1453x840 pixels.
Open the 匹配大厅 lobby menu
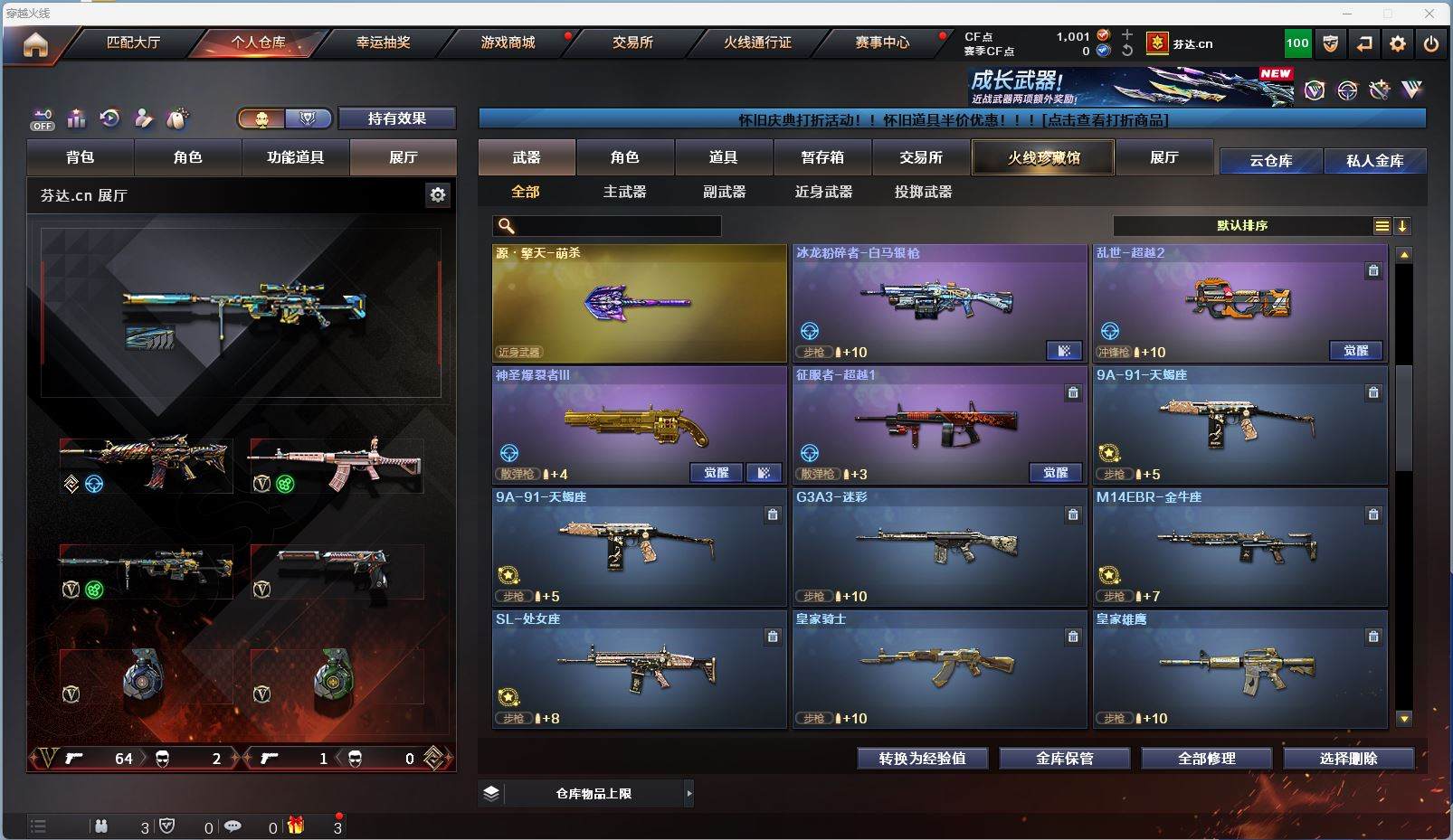133,42
